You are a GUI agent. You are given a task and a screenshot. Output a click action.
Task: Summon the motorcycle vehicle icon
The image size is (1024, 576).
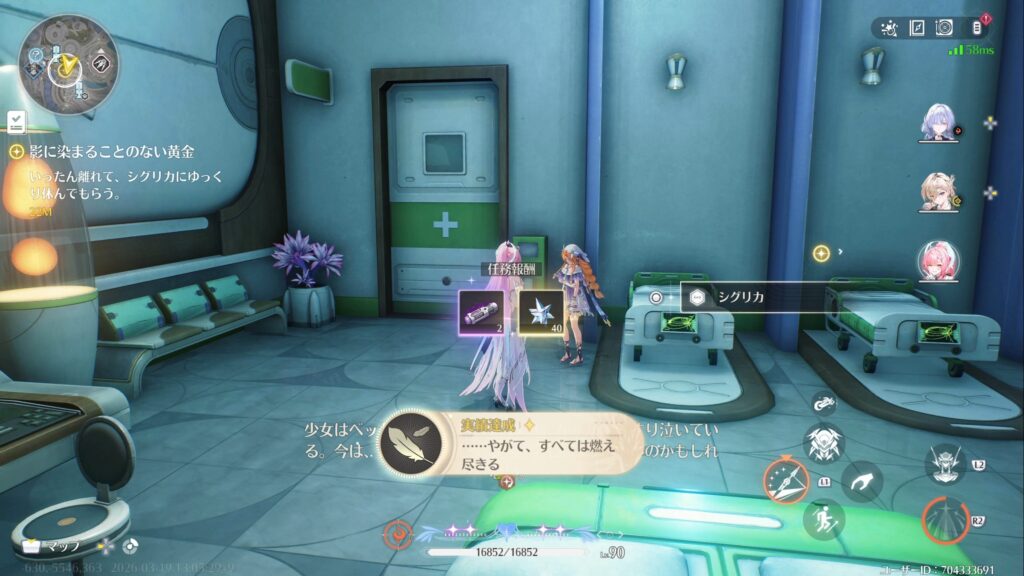point(824,403)
